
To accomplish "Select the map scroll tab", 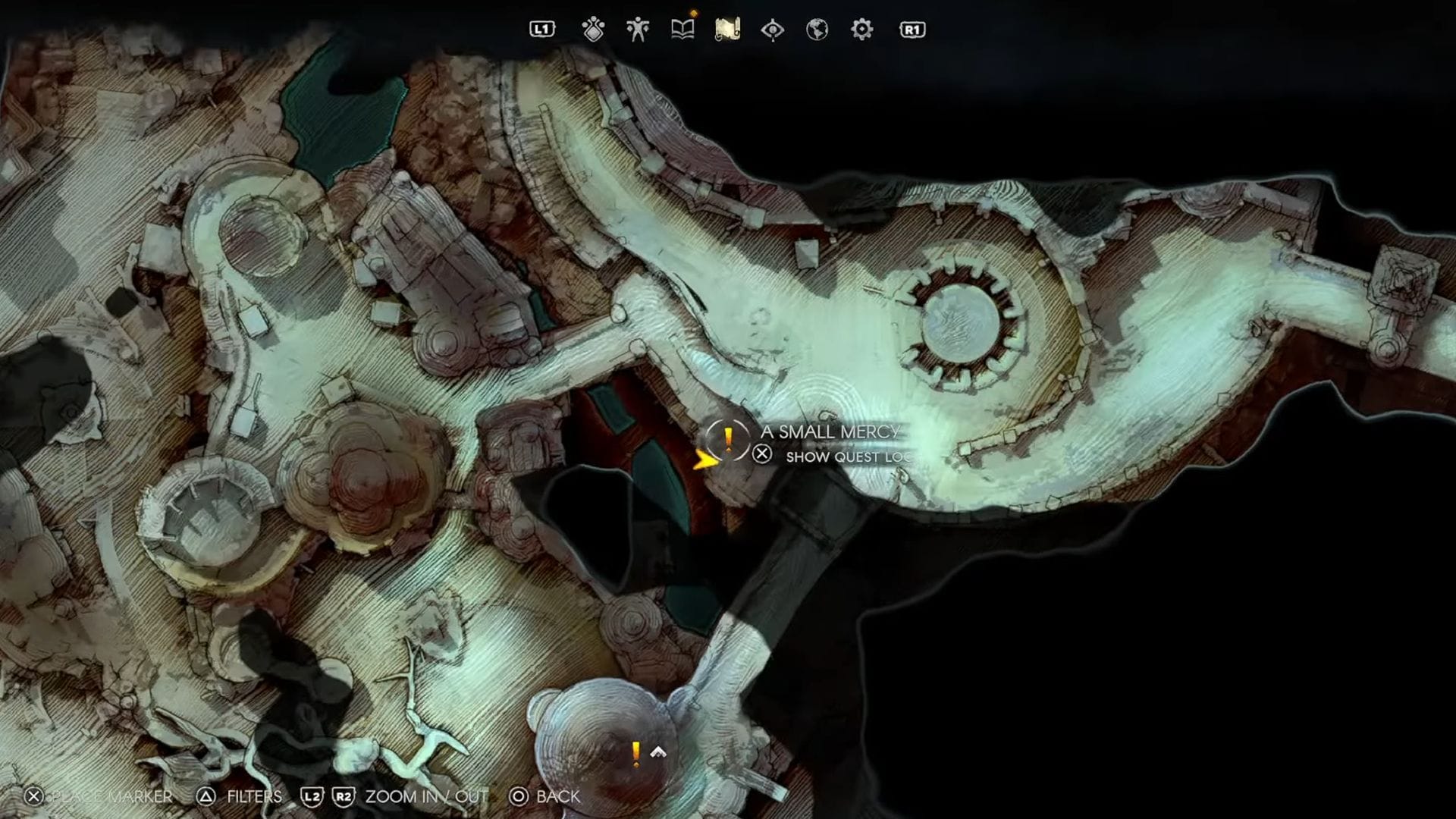I will click(x=727, y=30).
